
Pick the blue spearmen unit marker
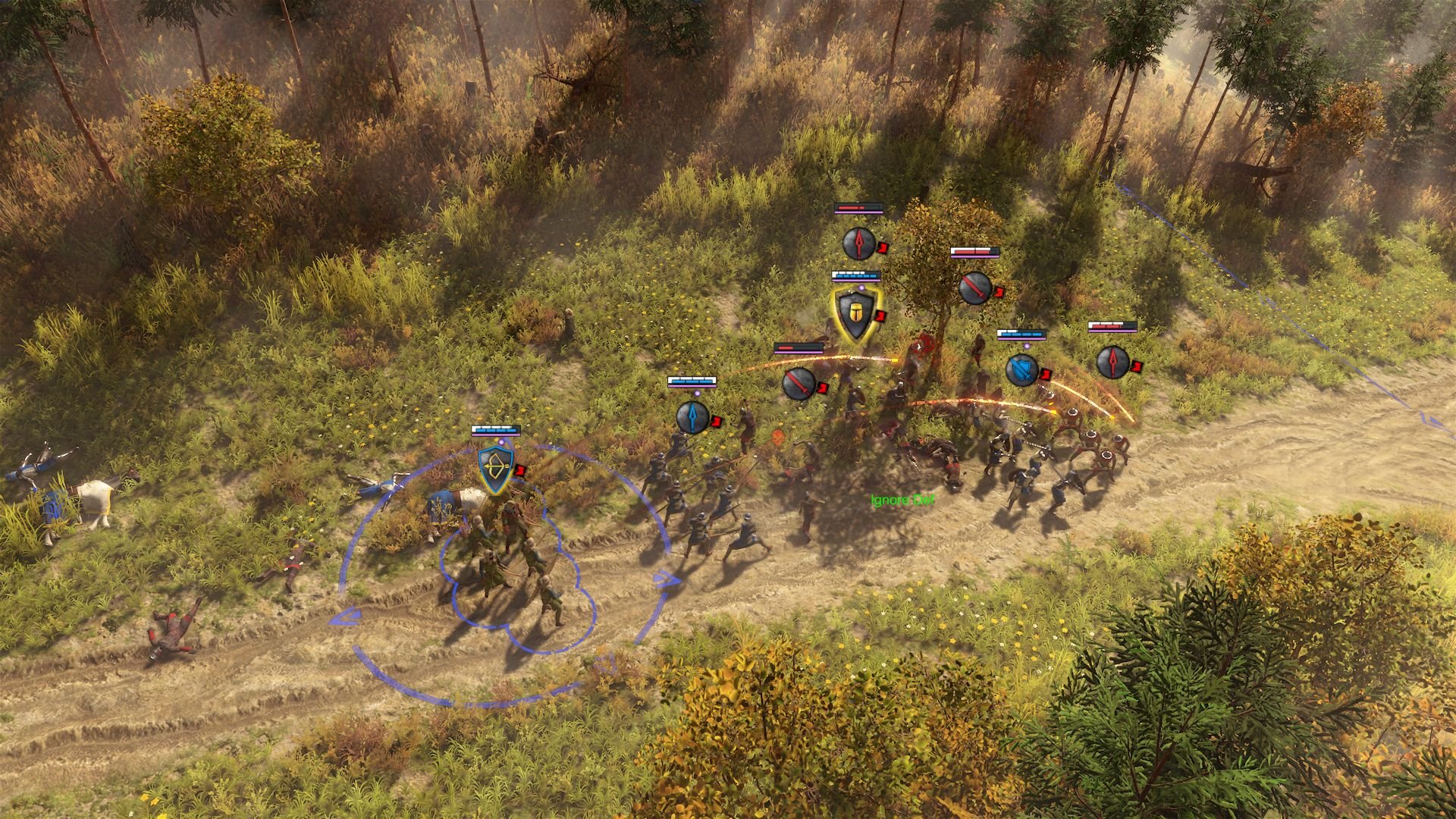coord(692,416)
